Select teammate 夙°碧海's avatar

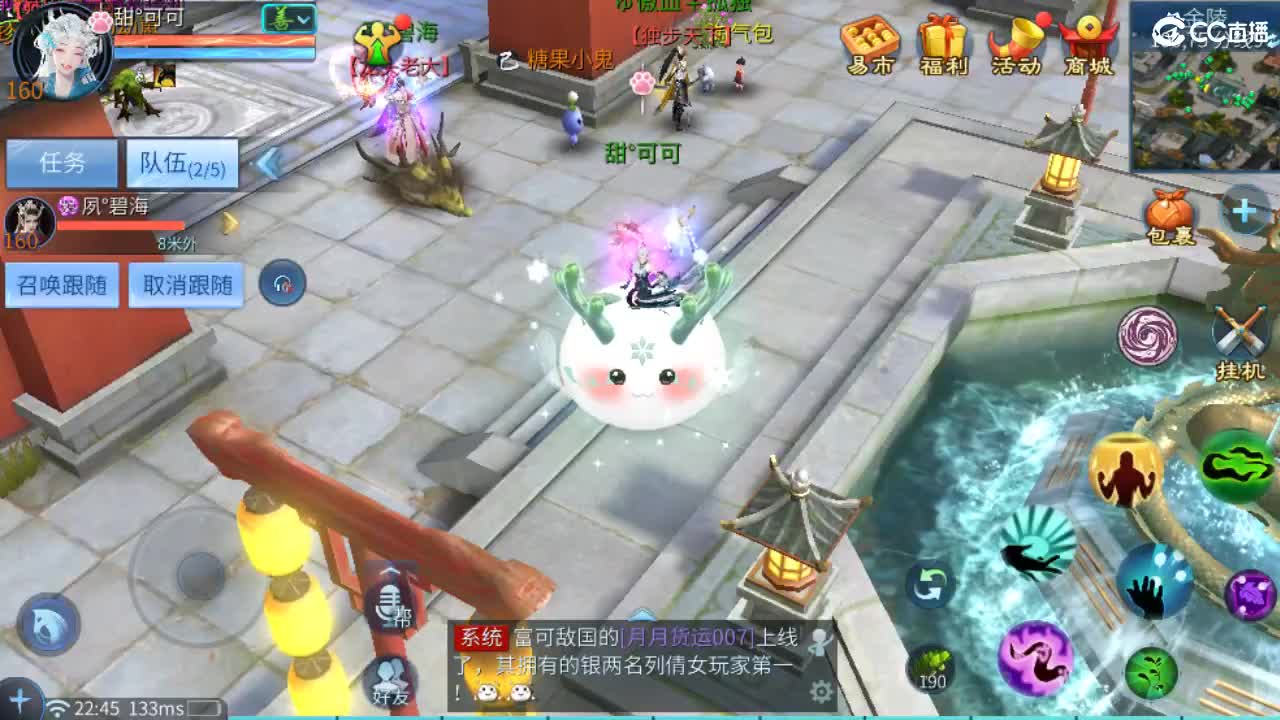(x=30, y=225)
